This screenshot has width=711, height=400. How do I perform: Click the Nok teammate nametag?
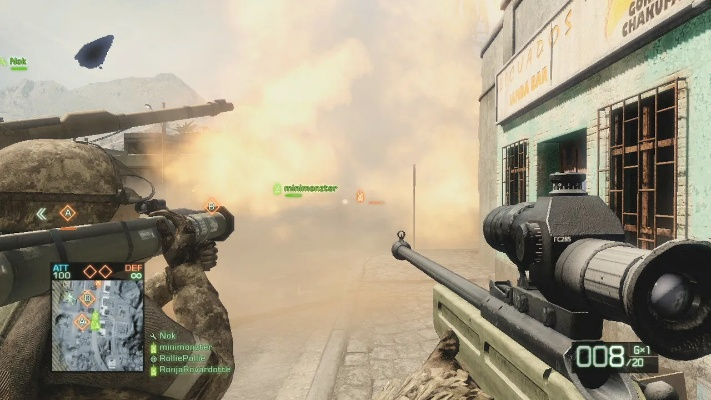click(x=18, y=62)
